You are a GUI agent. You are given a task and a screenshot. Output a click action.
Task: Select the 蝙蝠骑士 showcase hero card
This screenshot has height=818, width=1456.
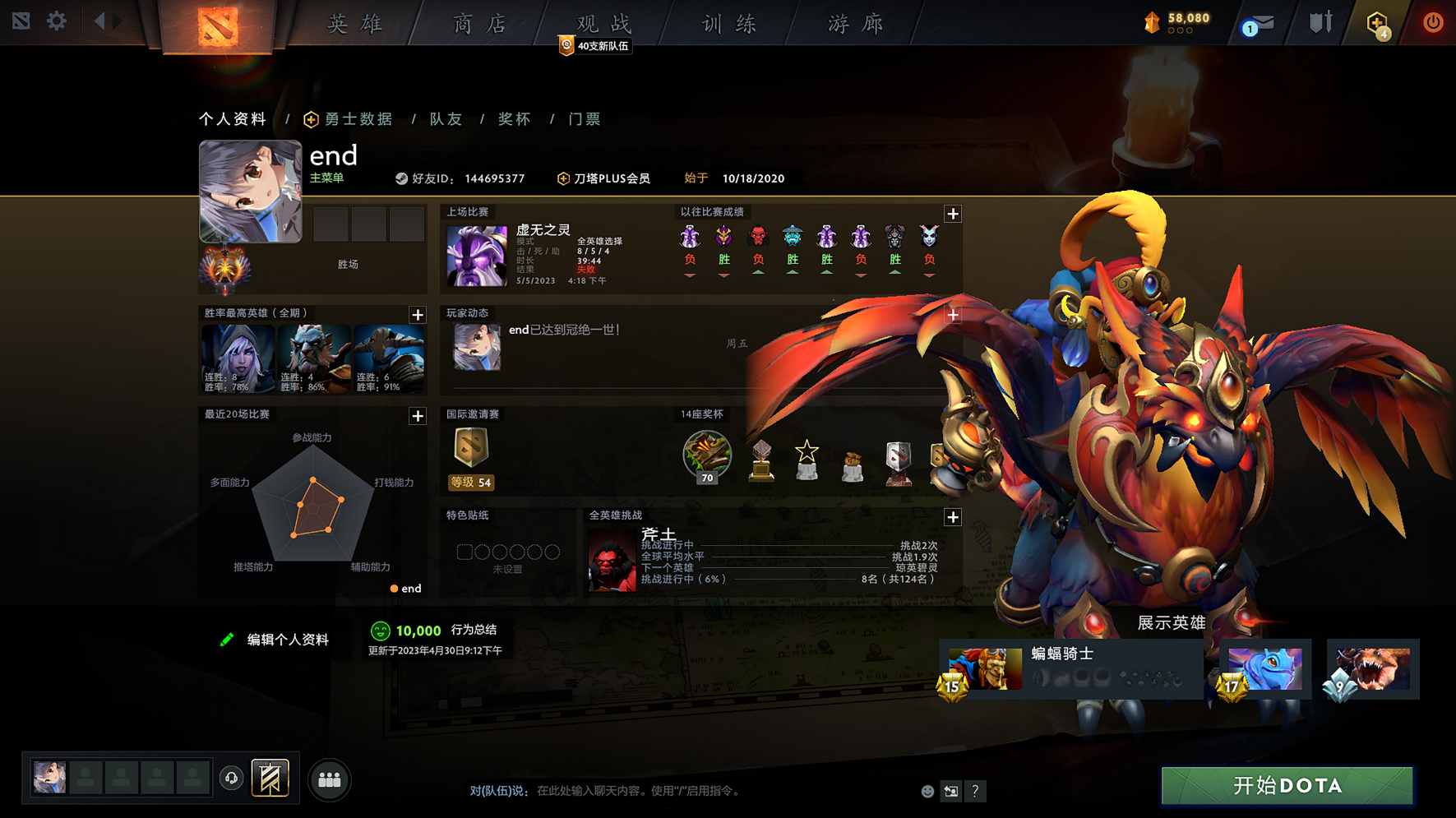[1069, 669]
